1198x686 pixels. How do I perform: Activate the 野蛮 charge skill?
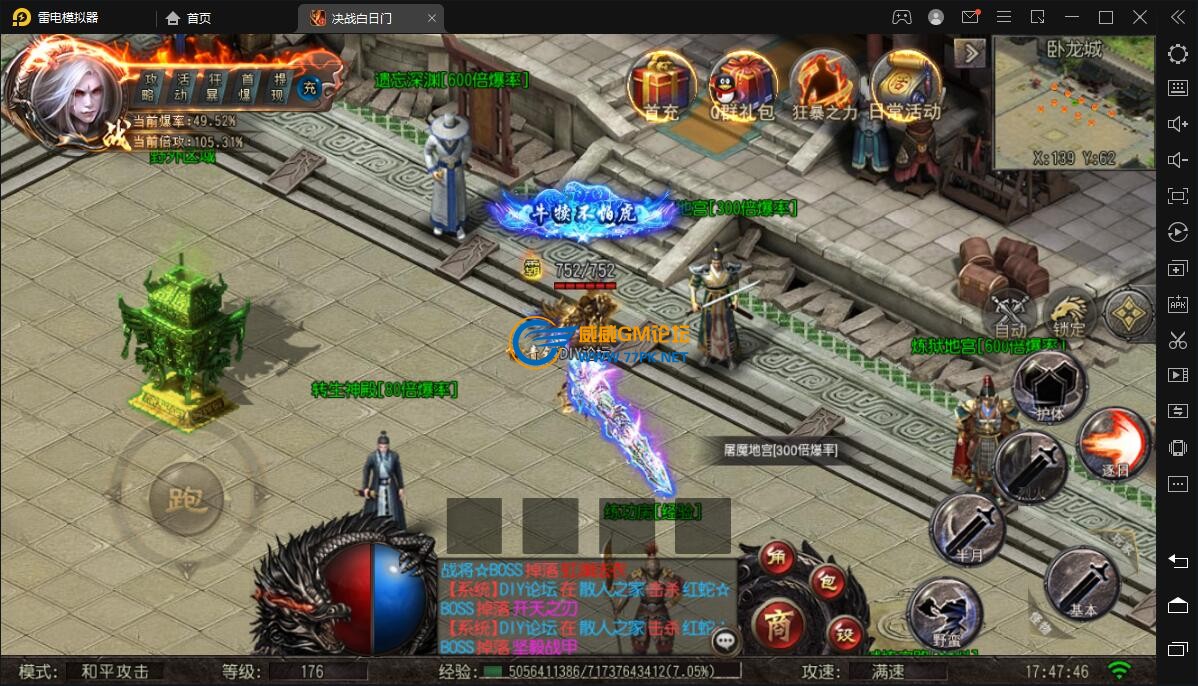pyautogui.click(x=945, y=609)
